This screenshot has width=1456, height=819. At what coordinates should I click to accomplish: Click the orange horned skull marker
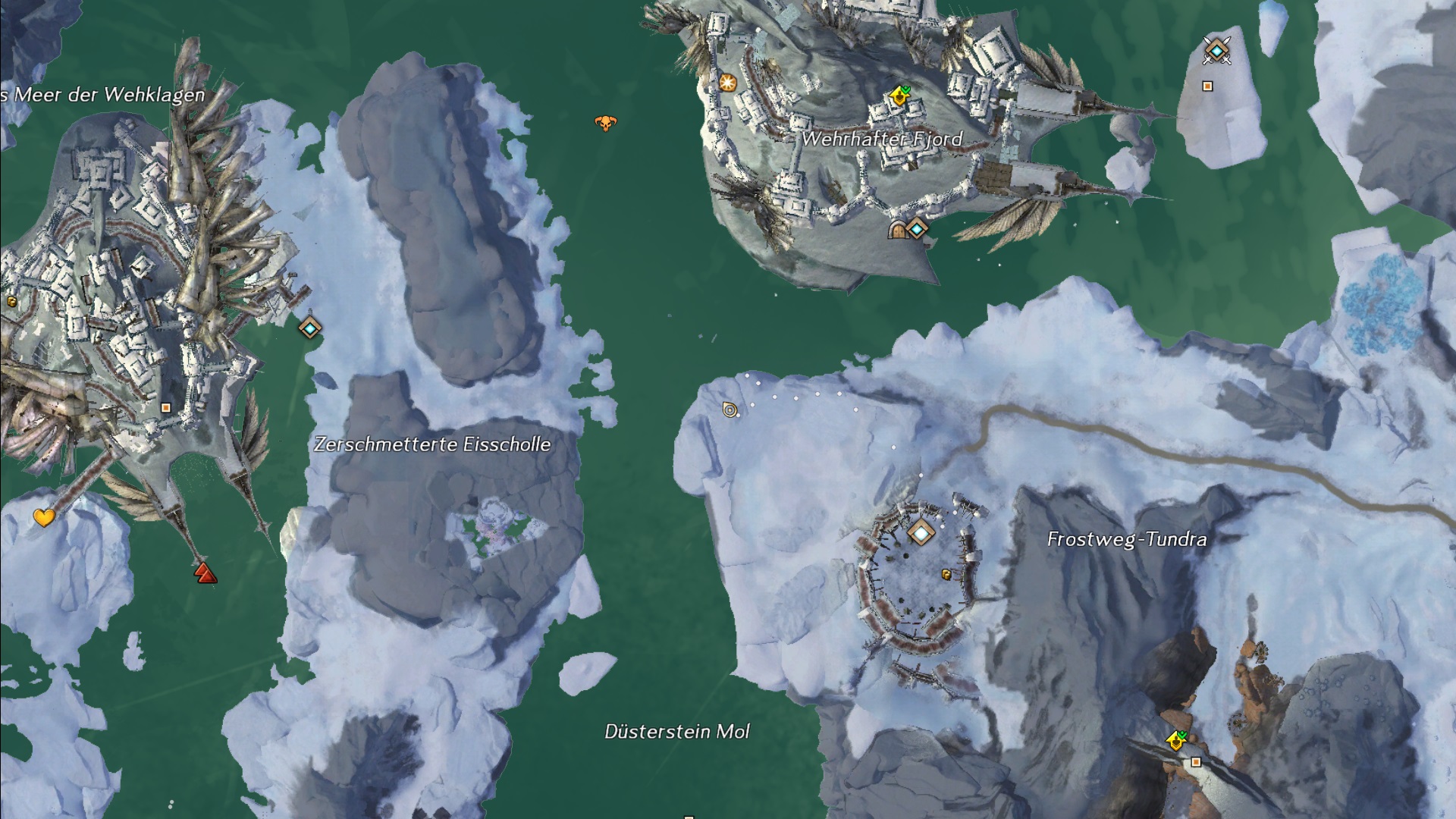click(x=605, y=123)
